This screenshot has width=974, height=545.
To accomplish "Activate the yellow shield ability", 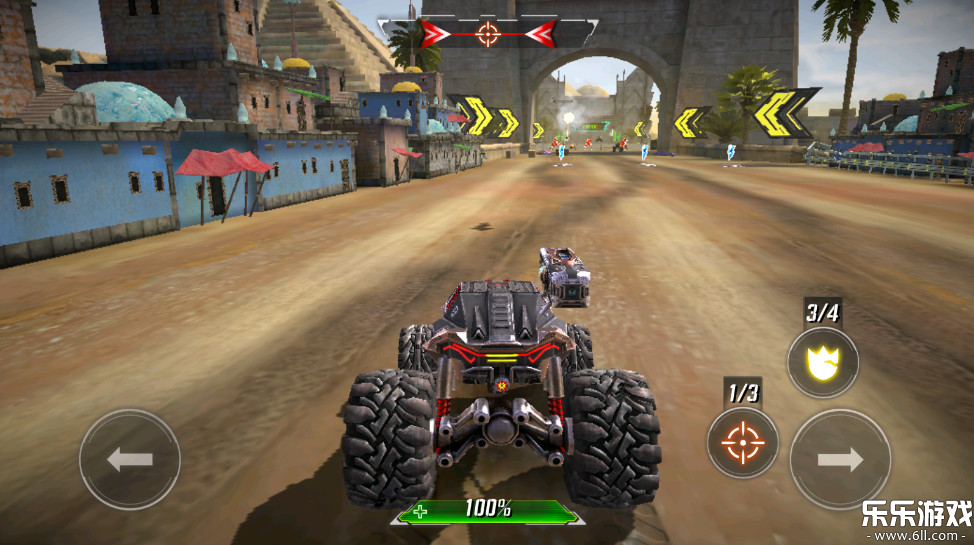I will (x=822, y=361).
